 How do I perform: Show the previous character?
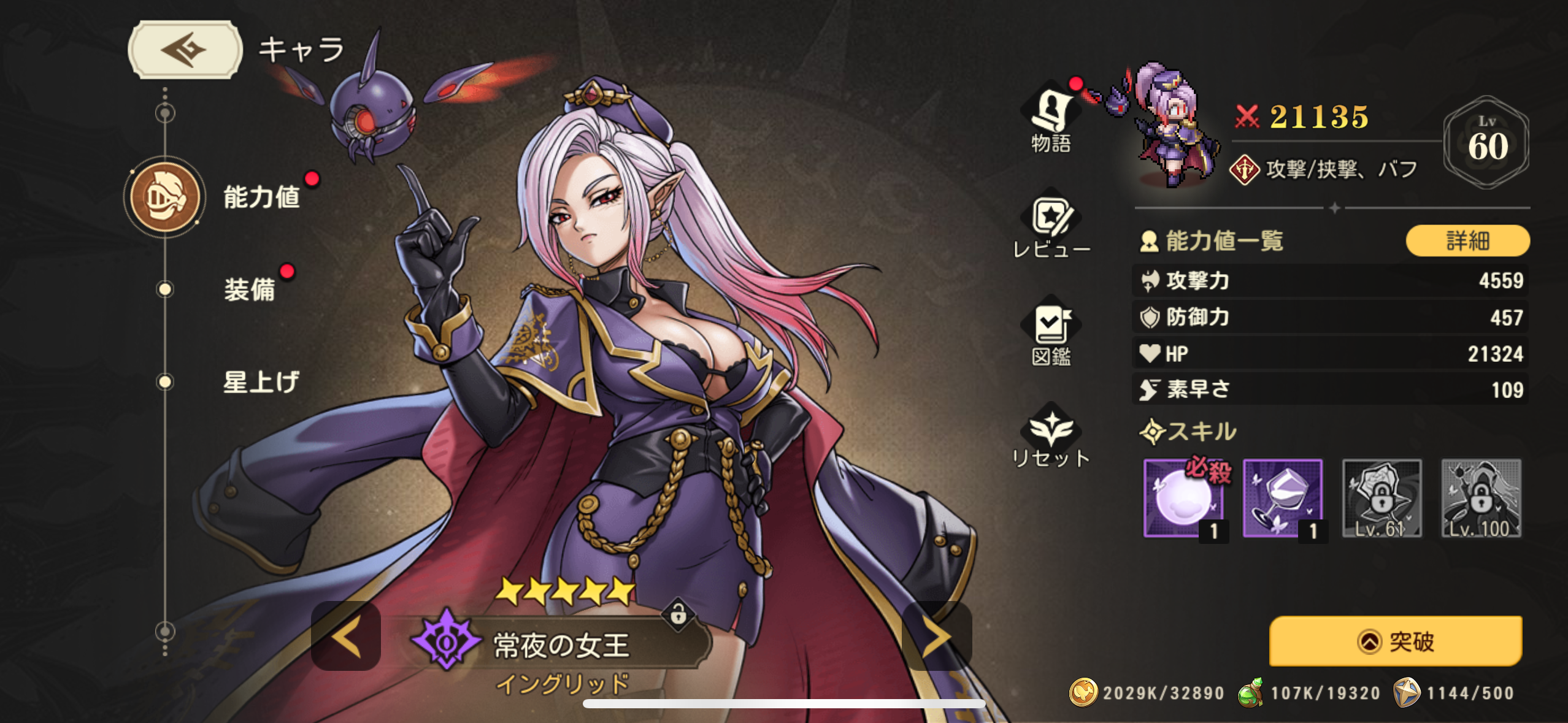[346, 637]
